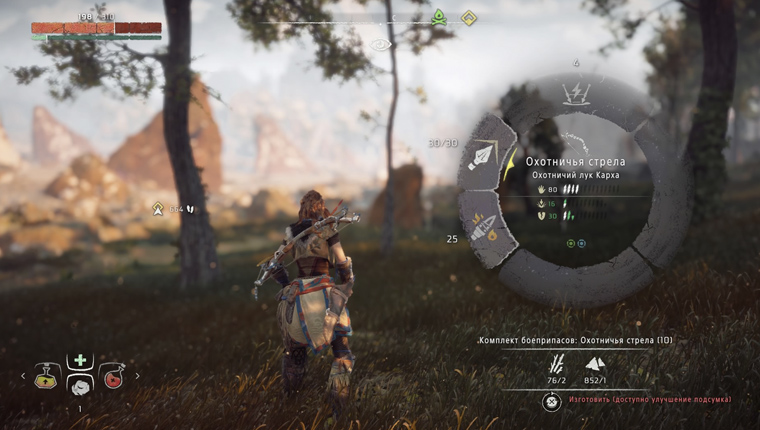Click the green campfire compass marker
760x430 pixels.
tap(438, 17)
